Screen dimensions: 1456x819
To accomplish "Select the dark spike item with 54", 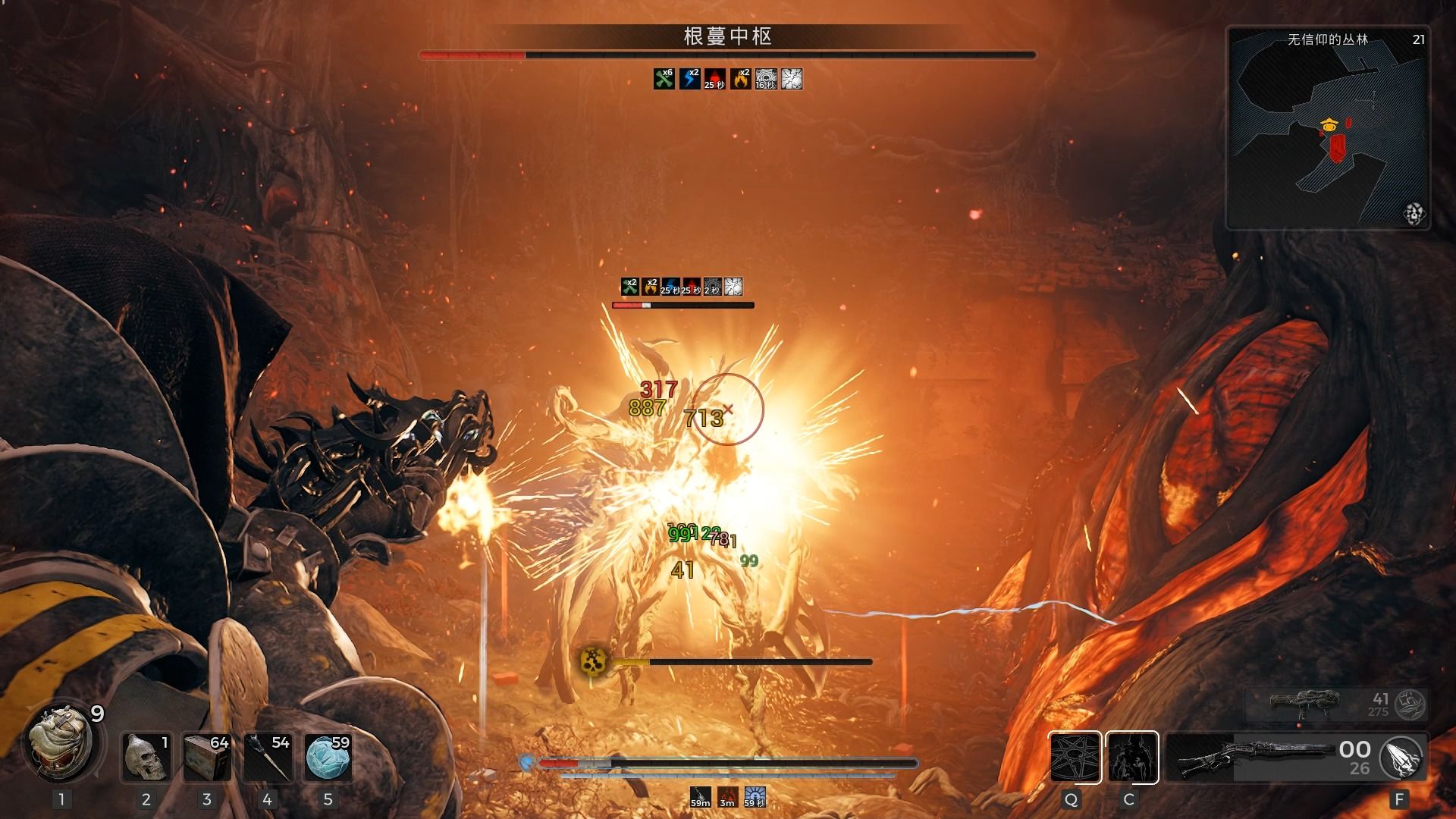I will [267, 757].
